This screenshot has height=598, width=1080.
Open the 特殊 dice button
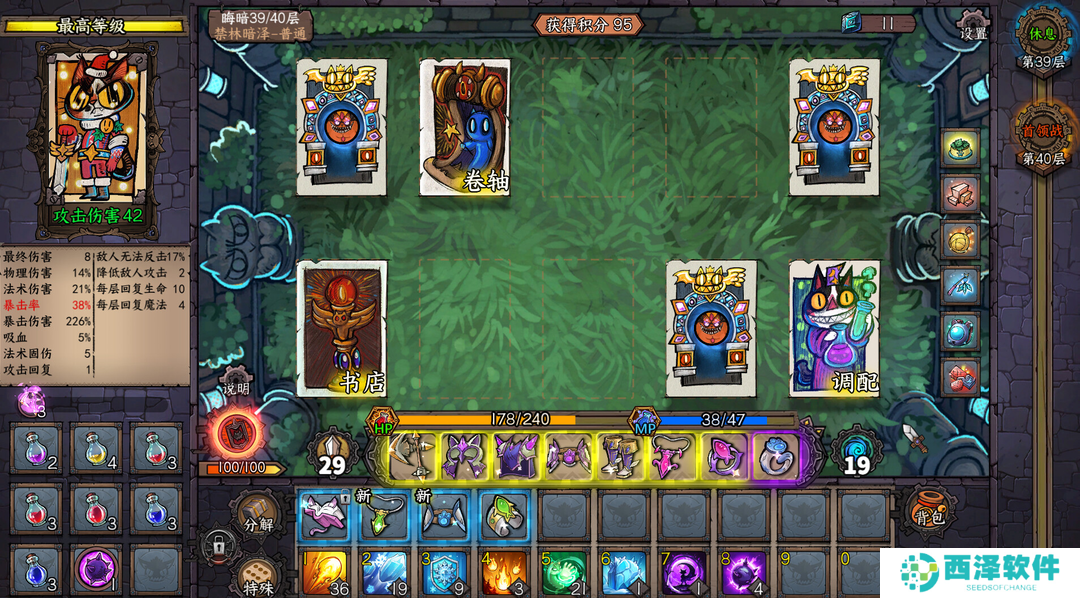[257, 578]
